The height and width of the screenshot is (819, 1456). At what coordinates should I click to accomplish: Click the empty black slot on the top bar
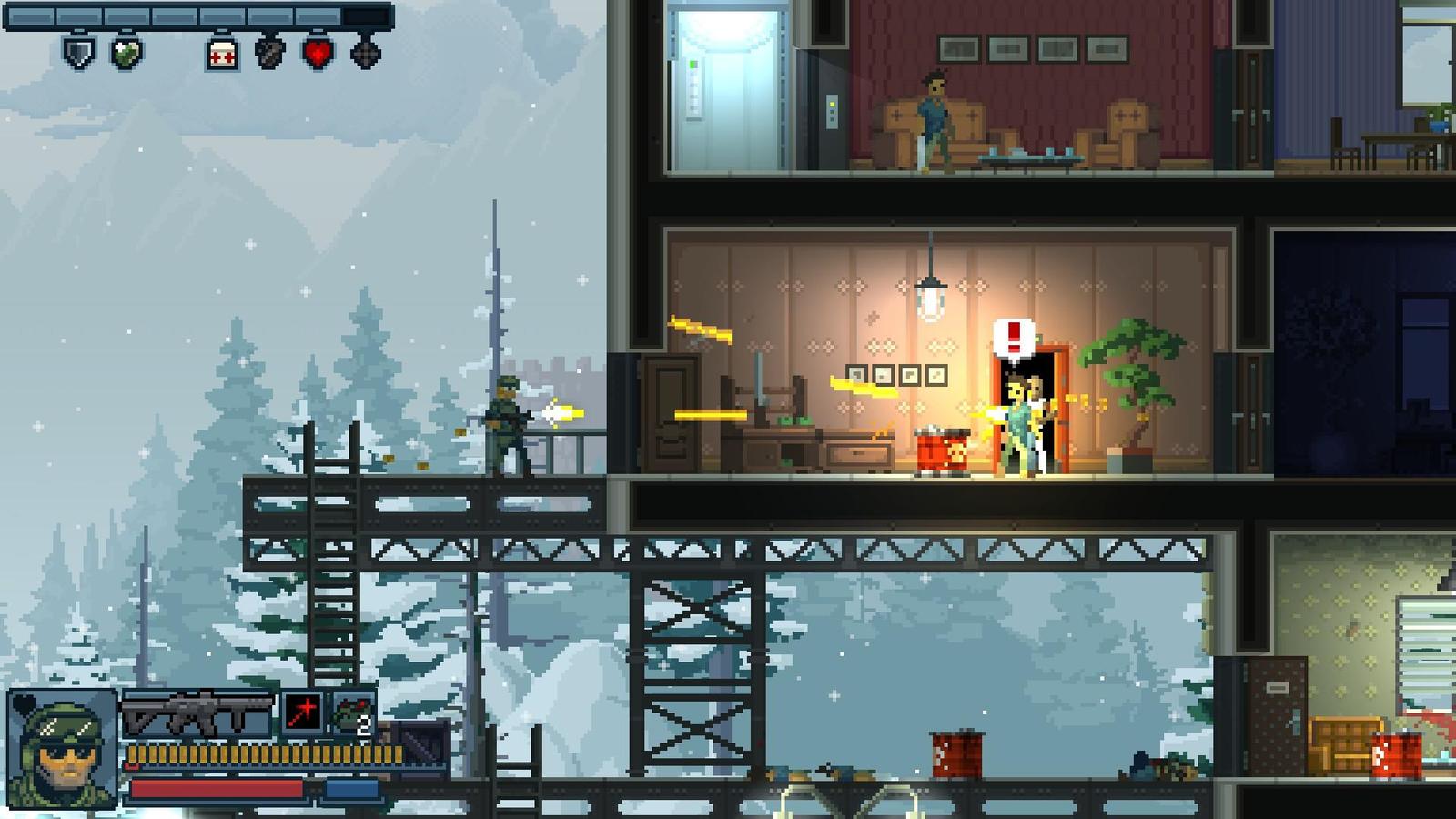[x=364, y=15]
